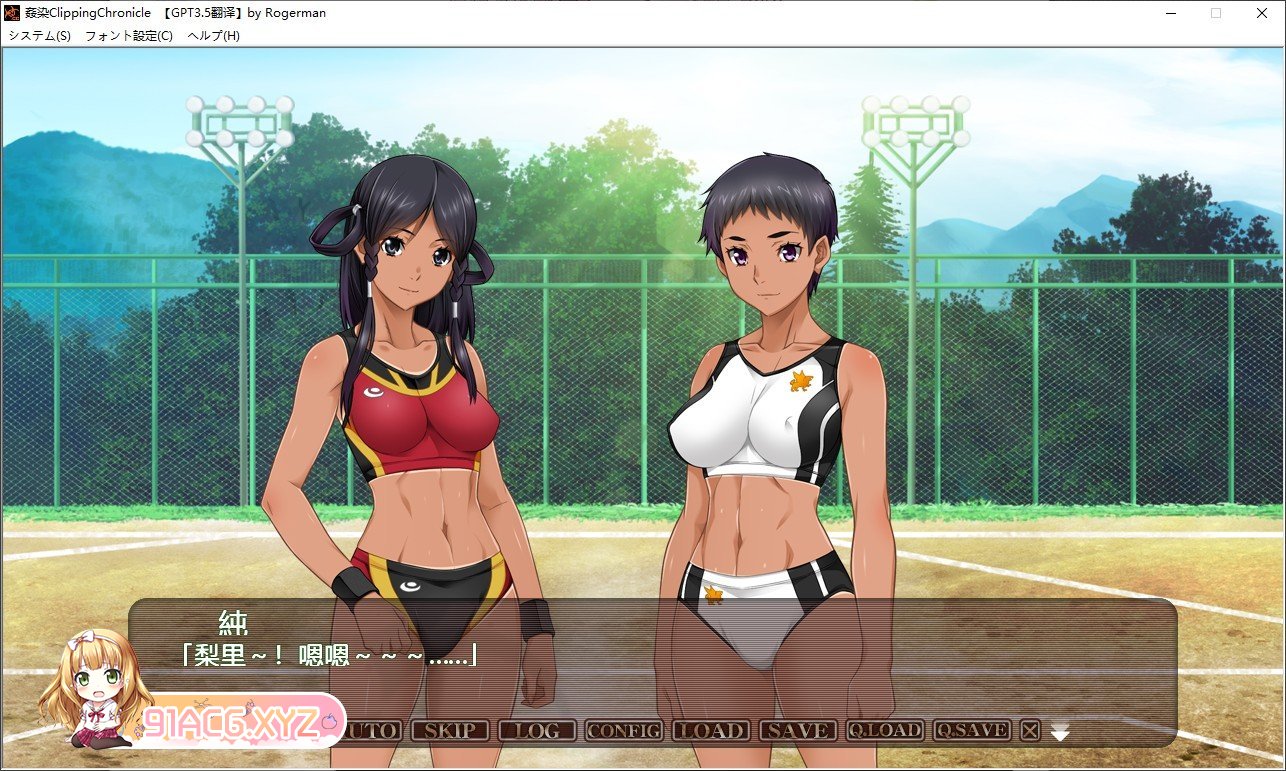Open the CONFIG settings
Viewport: 1286px width, 771px height.
(623, 731)
